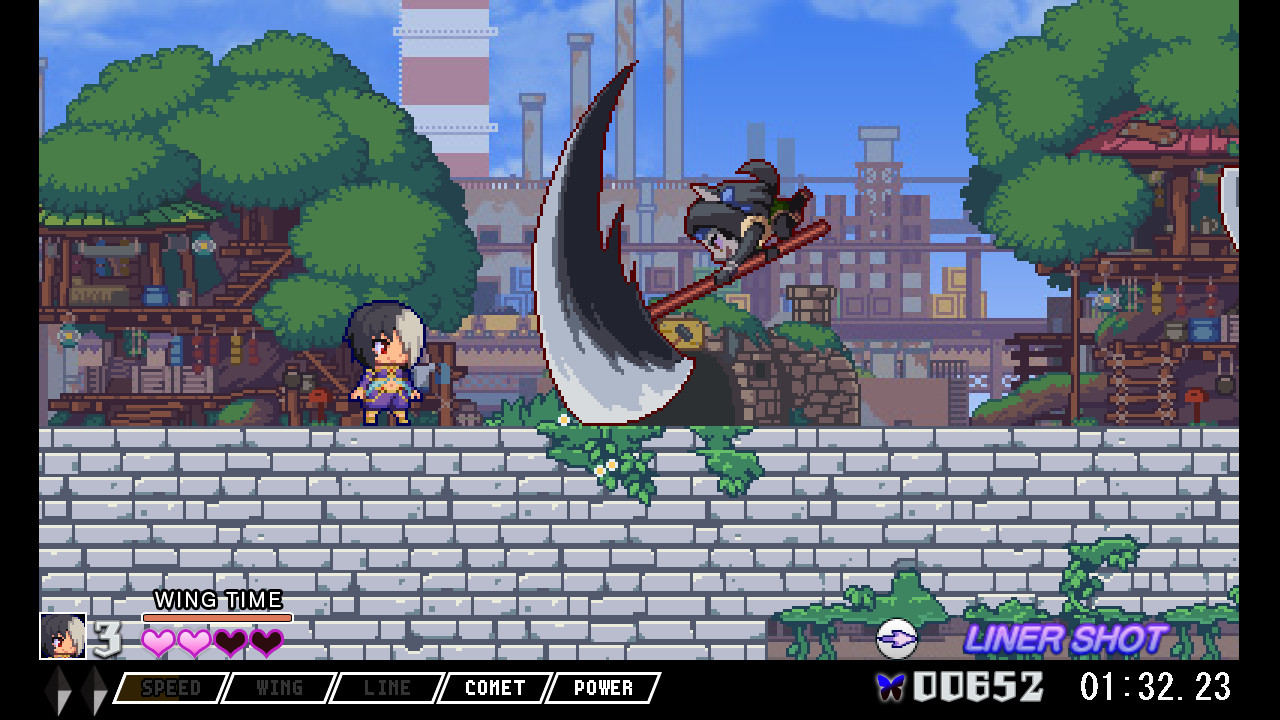
Task: Toggle the WING ability slot
Action: (278, 688)
